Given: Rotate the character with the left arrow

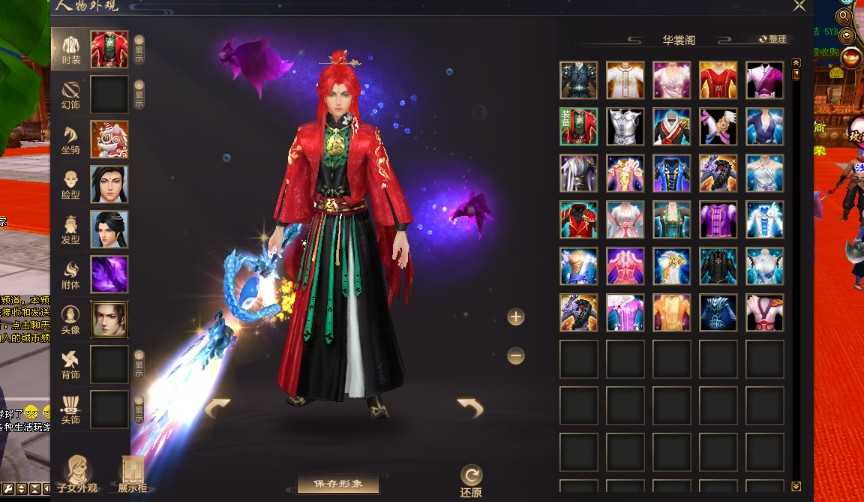Looking at the screenshot, I should click(217, 407).
